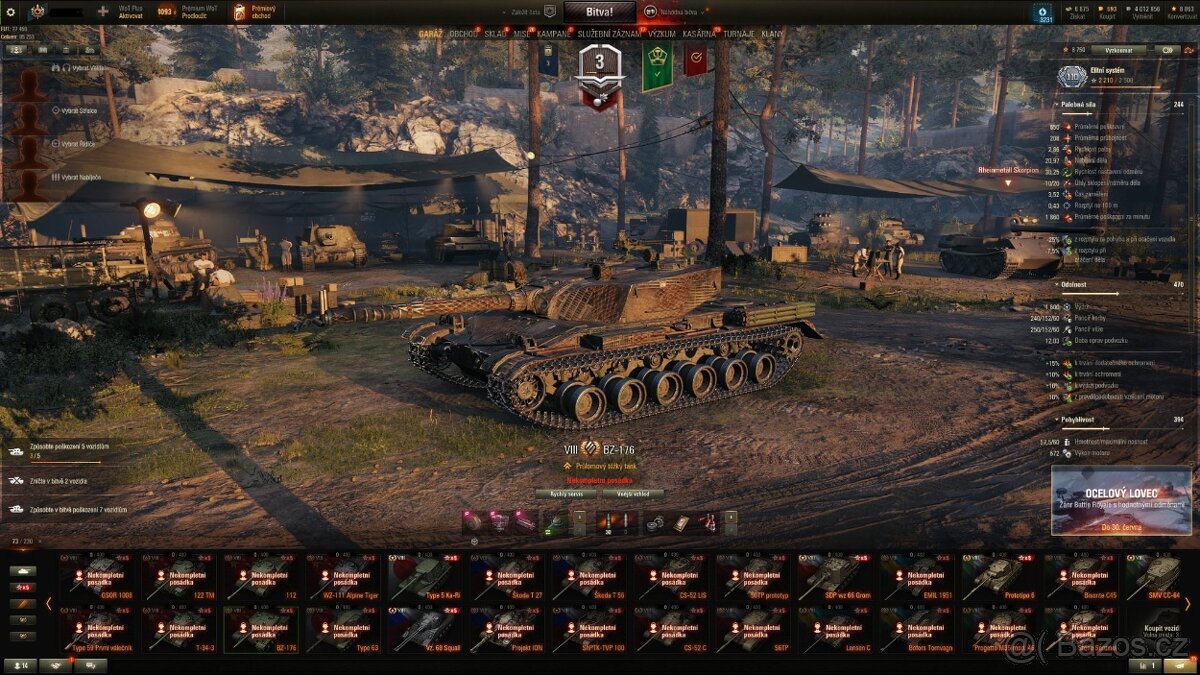Switch to the Výzkum tab
This screenshot has height=675, width=1200.
(661, 33)
